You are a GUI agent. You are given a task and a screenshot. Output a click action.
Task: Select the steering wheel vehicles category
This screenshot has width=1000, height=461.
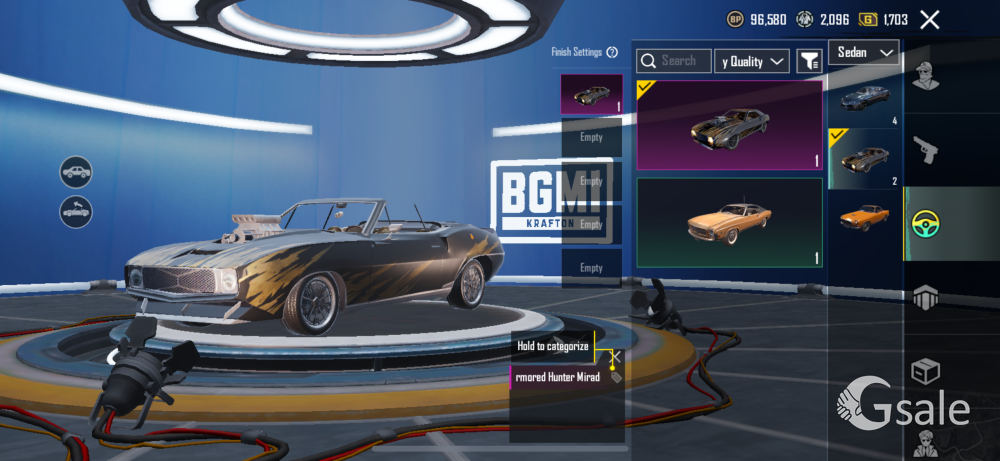[926, 224]
